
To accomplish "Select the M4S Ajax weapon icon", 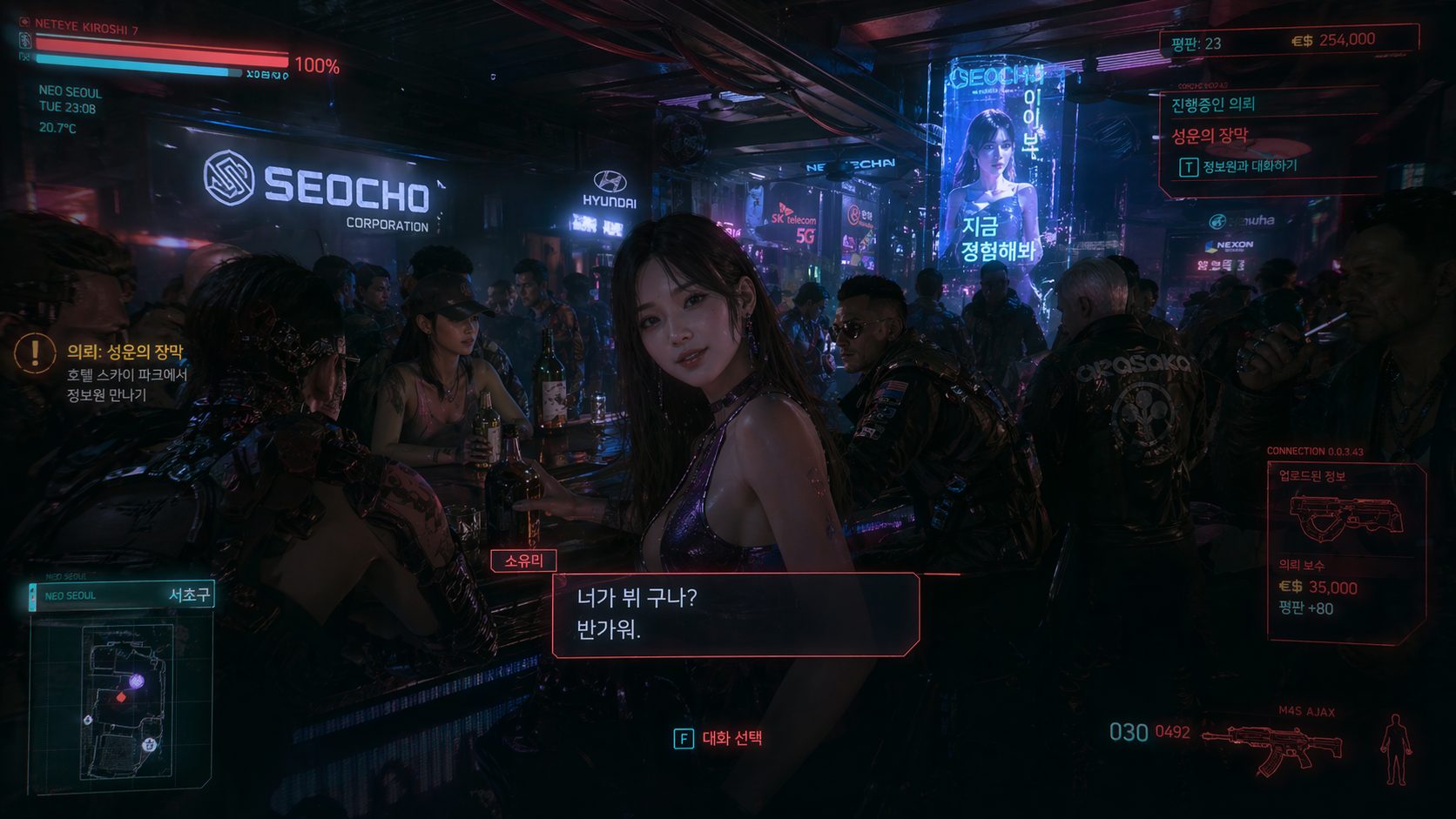I will 1275,747.
